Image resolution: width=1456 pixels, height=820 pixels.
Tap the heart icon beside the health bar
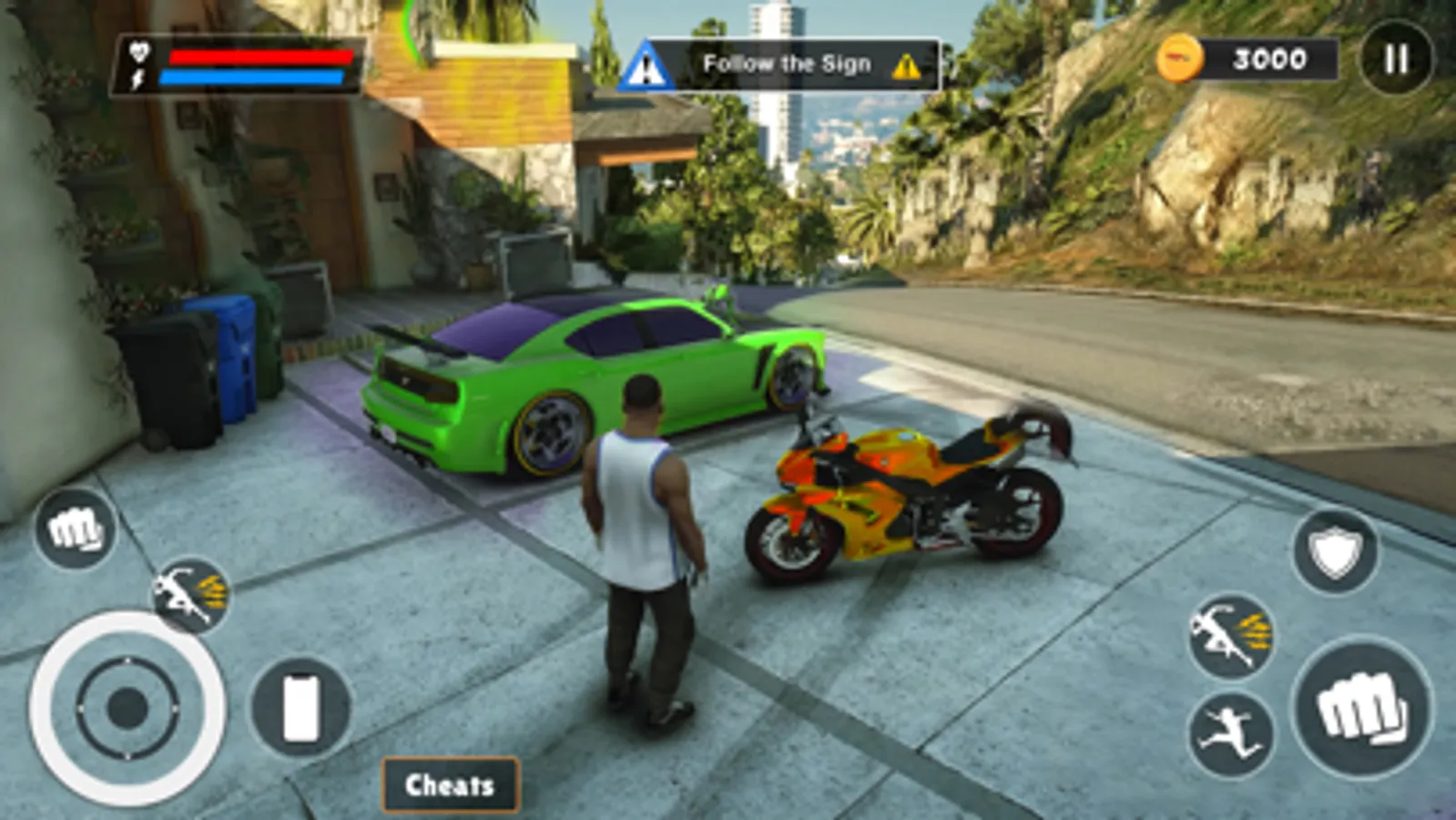[x=137, y=53]
